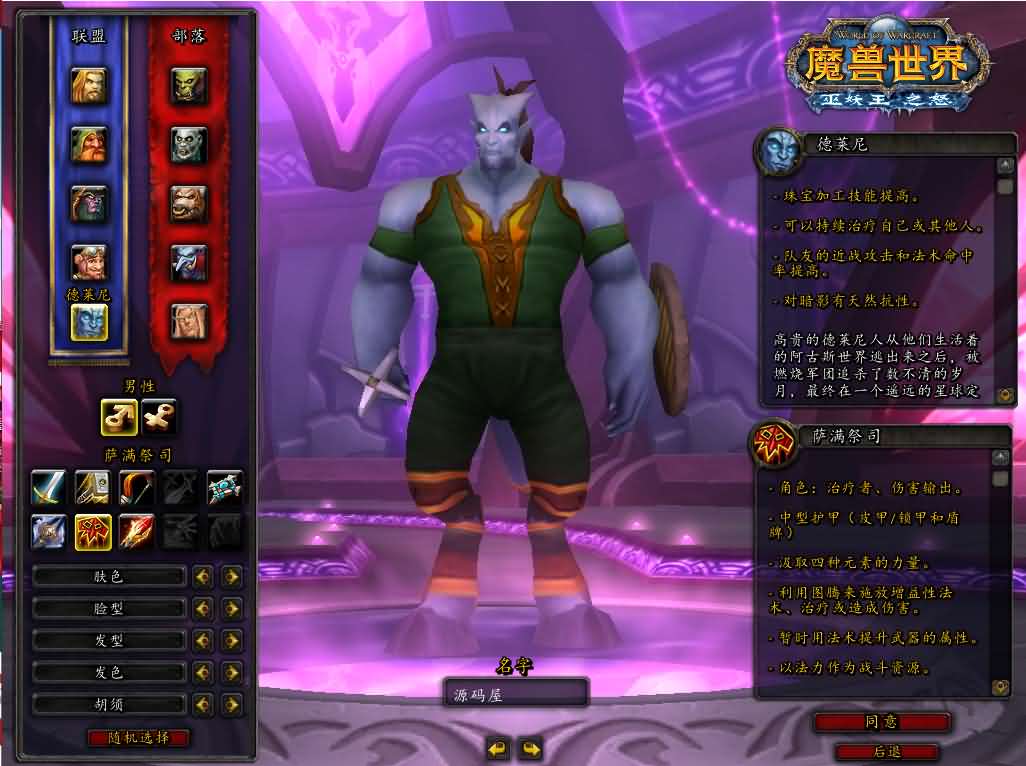Choose the Mage class icon
Screen dimensions: 1026x766
[x=136, y=530]
